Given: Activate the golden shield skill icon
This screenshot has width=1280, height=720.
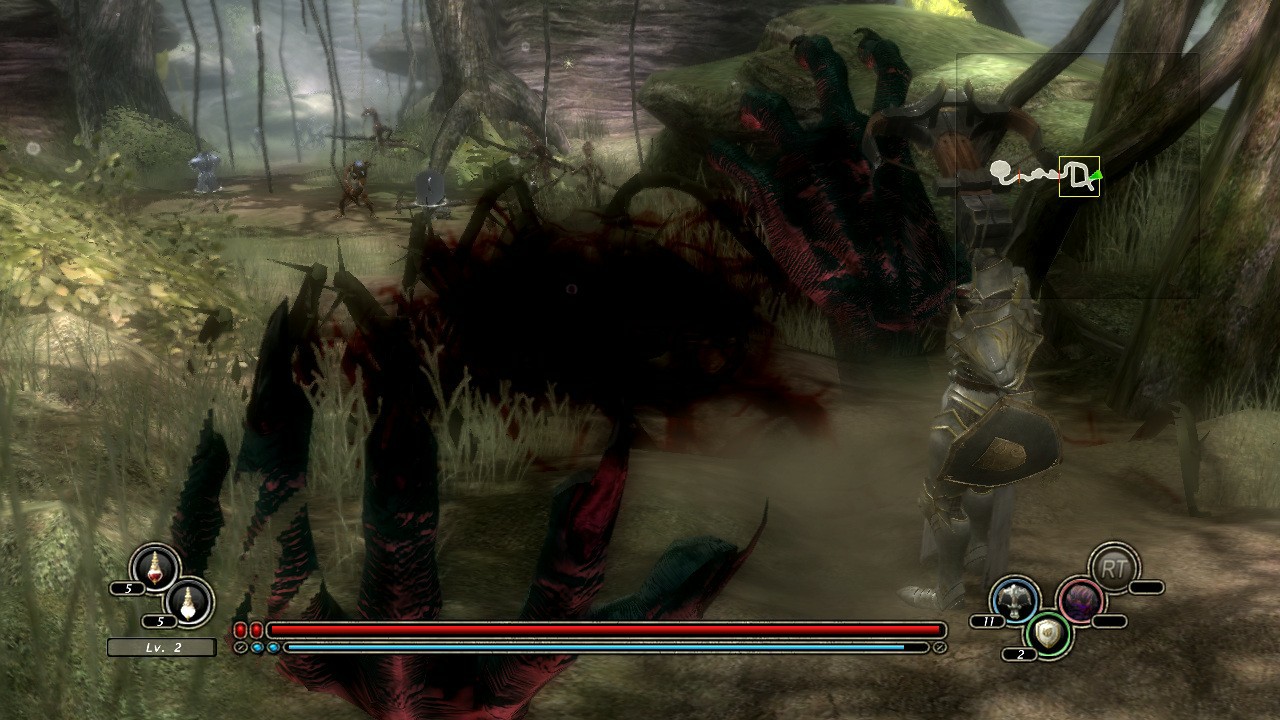Looking at the screenshot, I should coord(1048,634).
